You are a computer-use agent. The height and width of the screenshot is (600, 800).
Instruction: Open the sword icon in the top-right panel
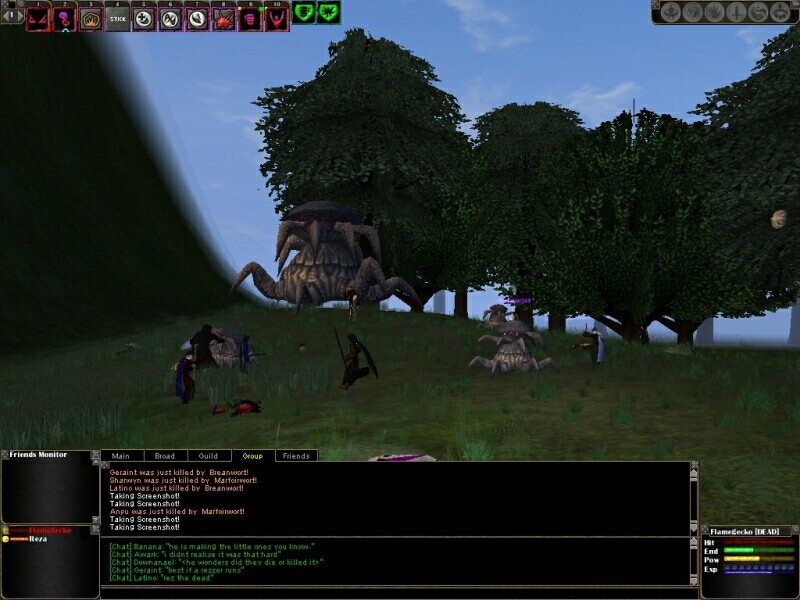[735, 12]
